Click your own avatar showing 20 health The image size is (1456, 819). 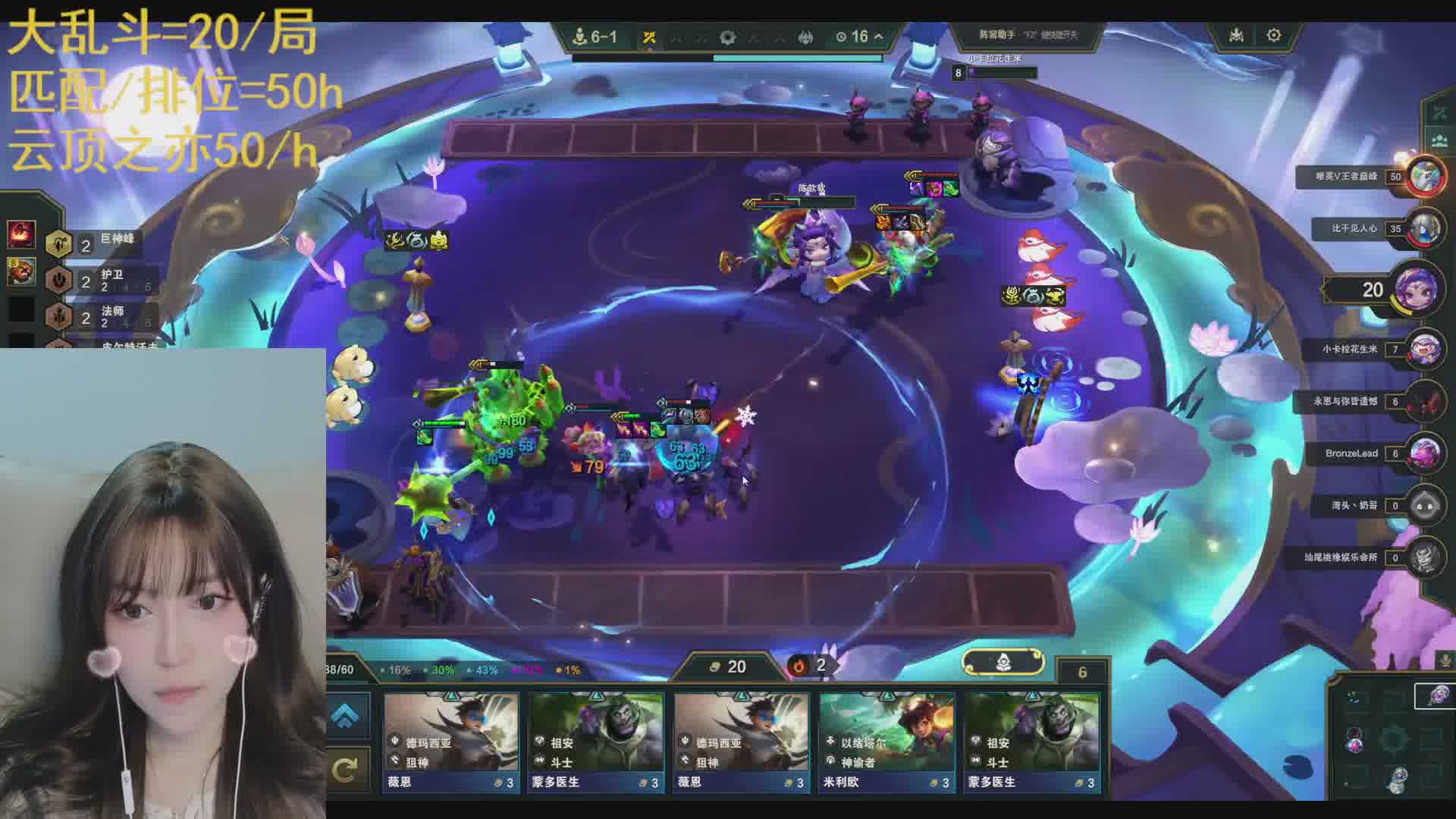click(1415, 290)
